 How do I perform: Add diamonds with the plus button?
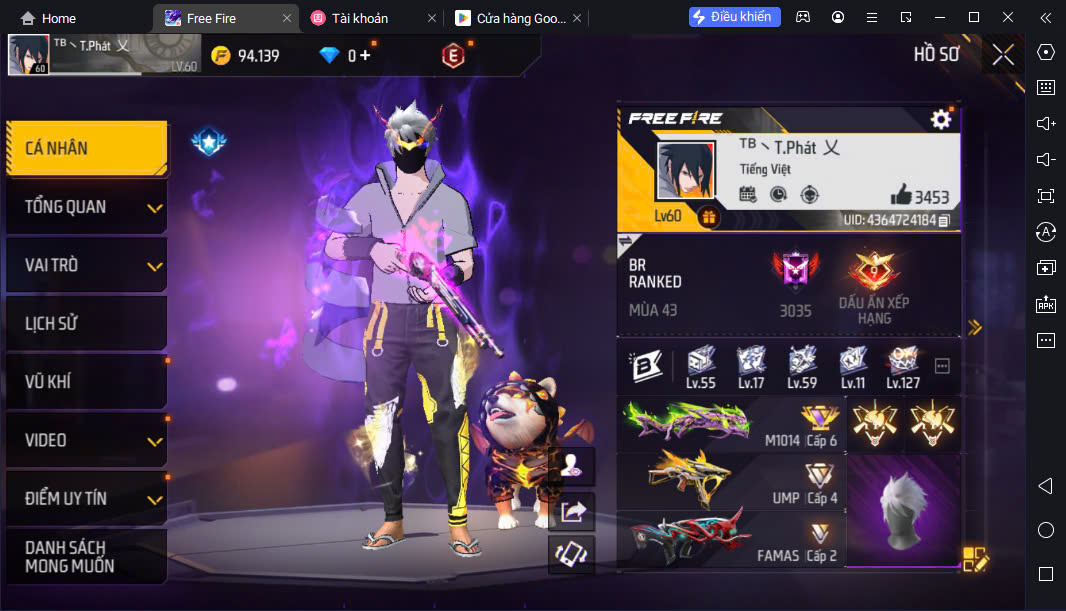(x=365, y=56)
